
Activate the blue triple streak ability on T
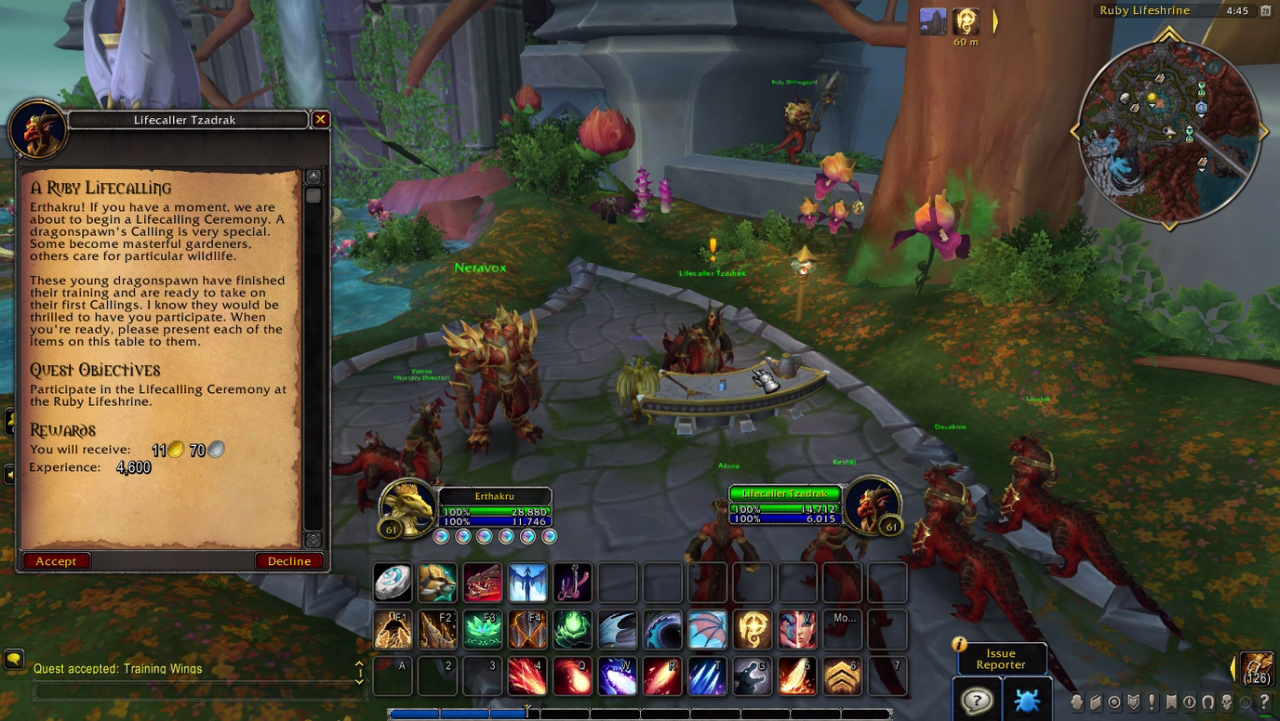point(707,677)
